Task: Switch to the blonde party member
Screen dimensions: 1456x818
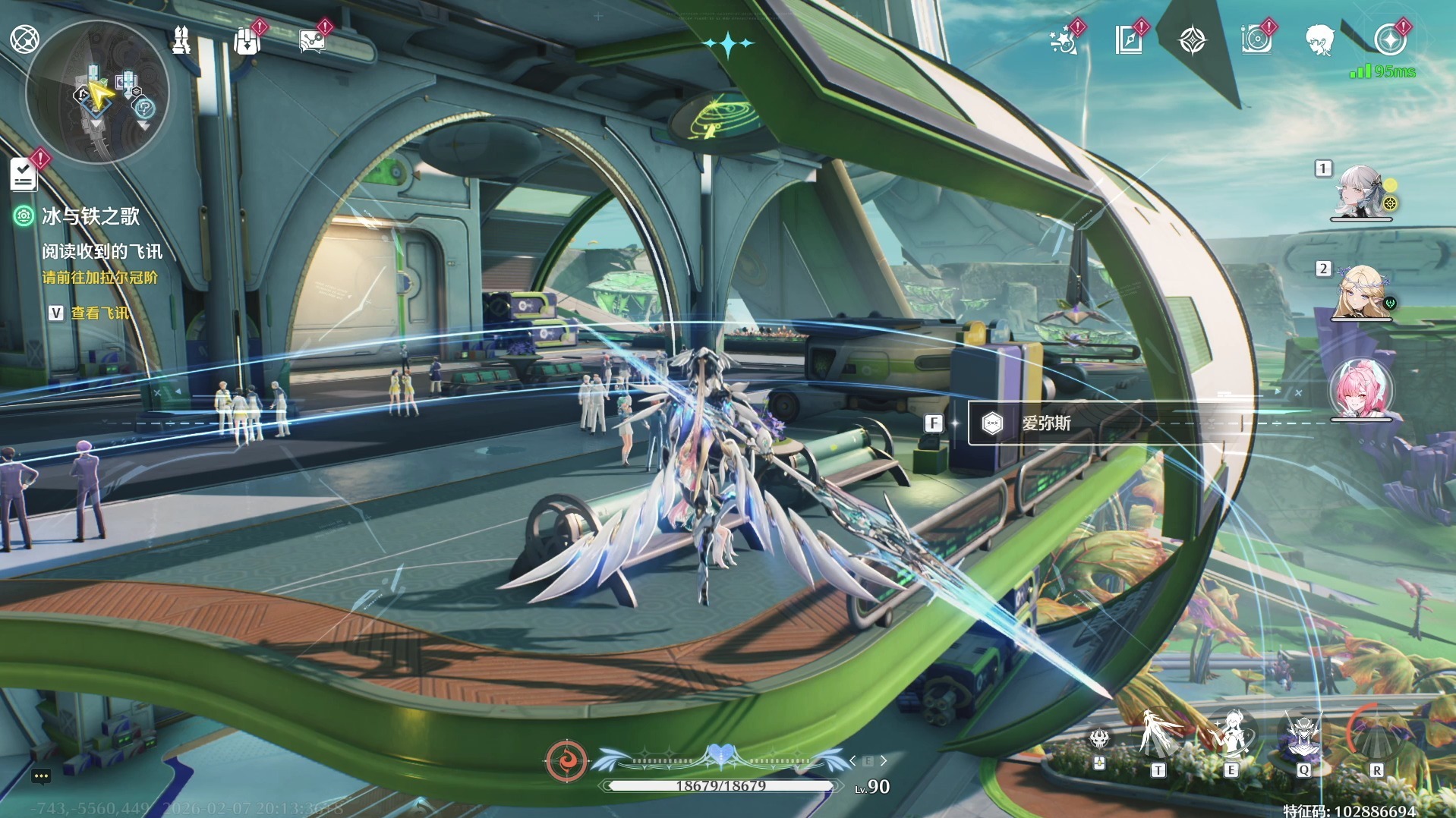Action: 1361,292
